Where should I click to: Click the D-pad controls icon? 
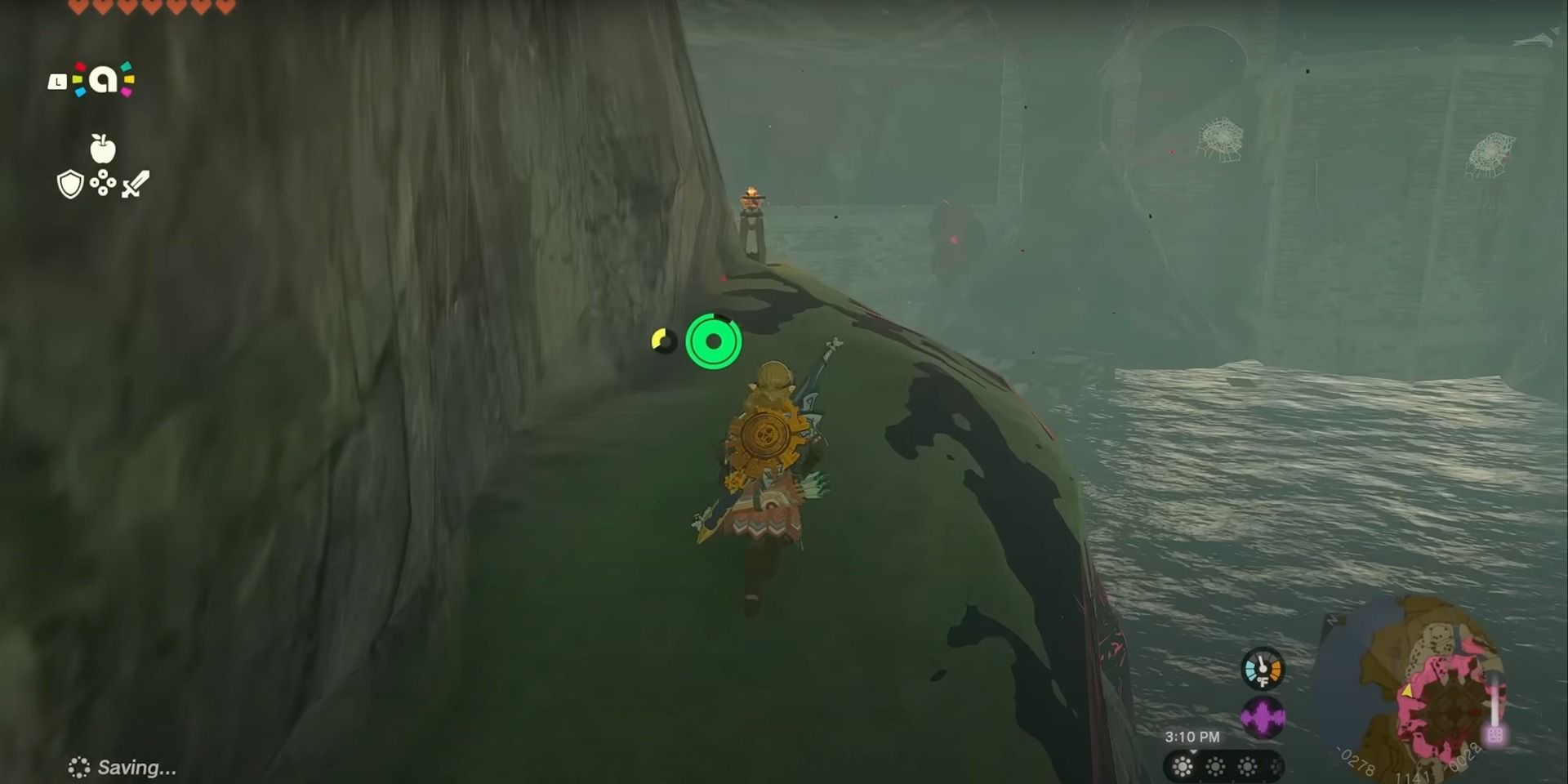pos(102,183)
